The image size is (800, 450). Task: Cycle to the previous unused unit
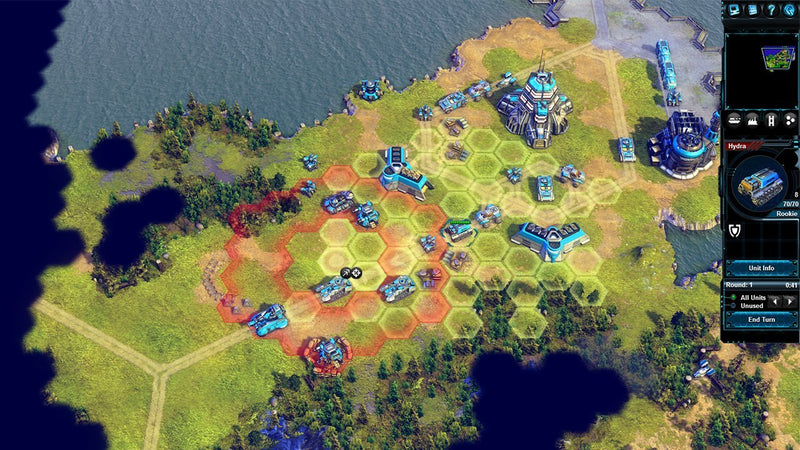[775, 301]
